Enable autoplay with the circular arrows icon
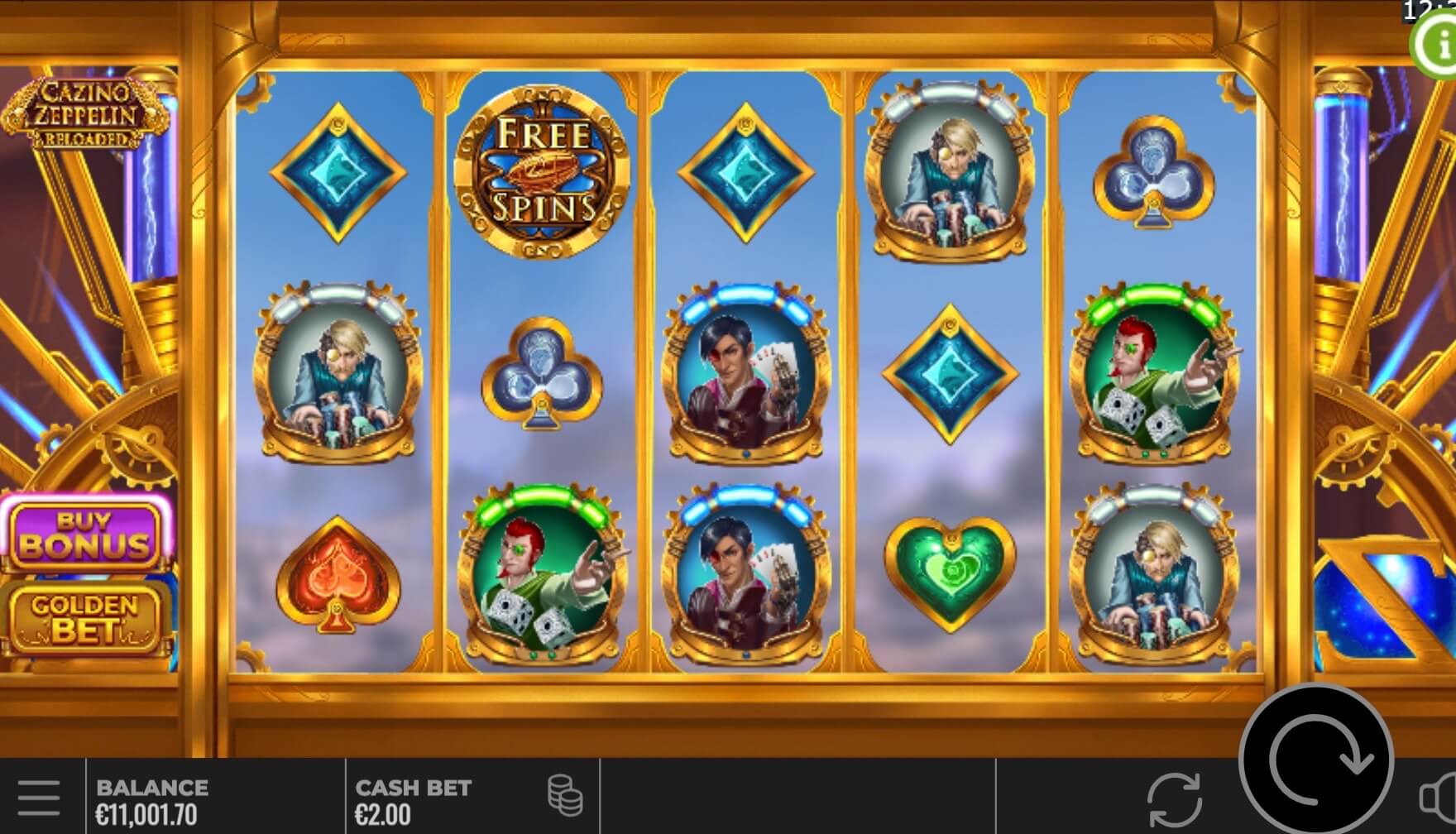 tap(1174, 800)
